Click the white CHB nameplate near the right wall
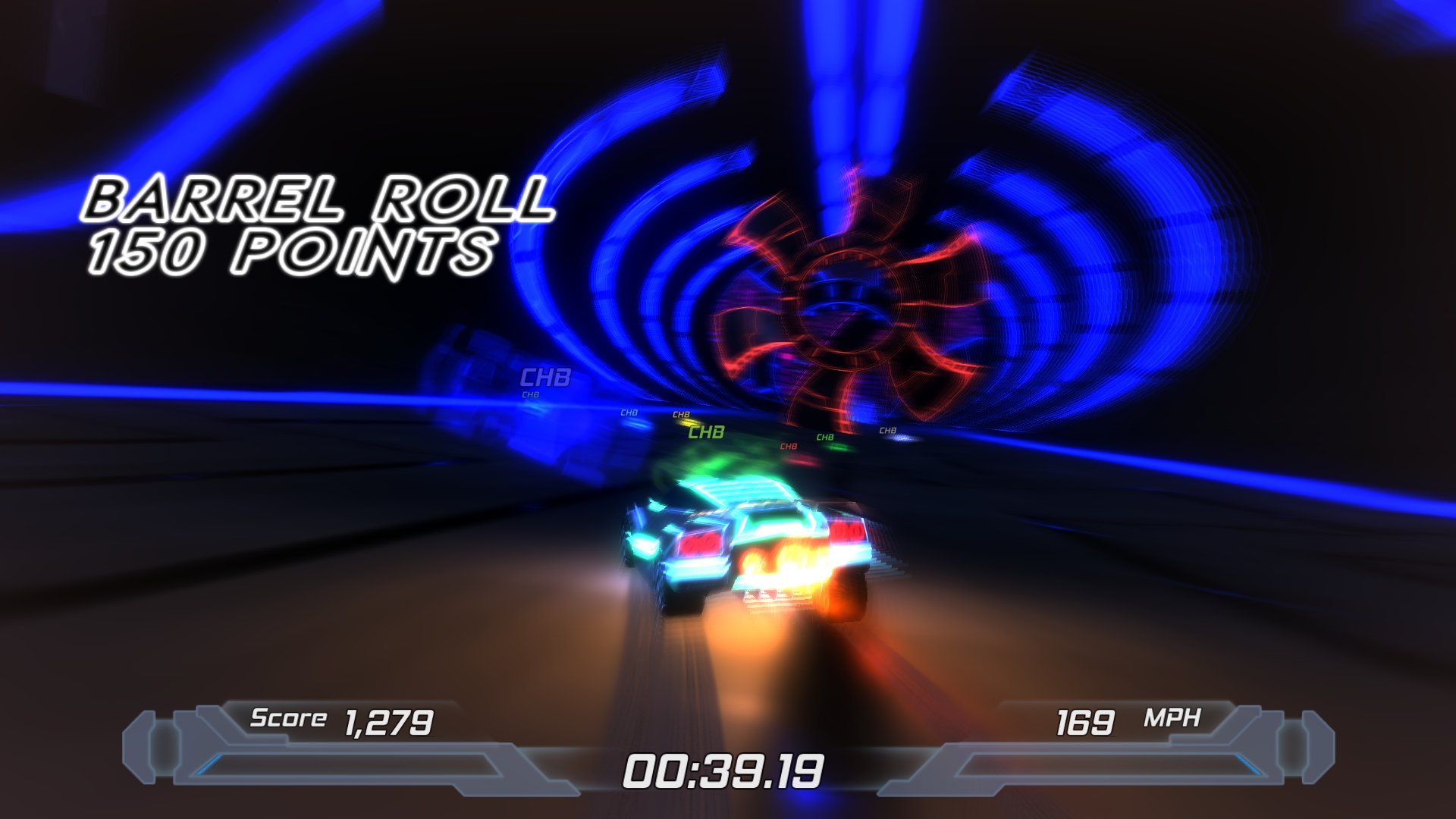 (887, 431)
